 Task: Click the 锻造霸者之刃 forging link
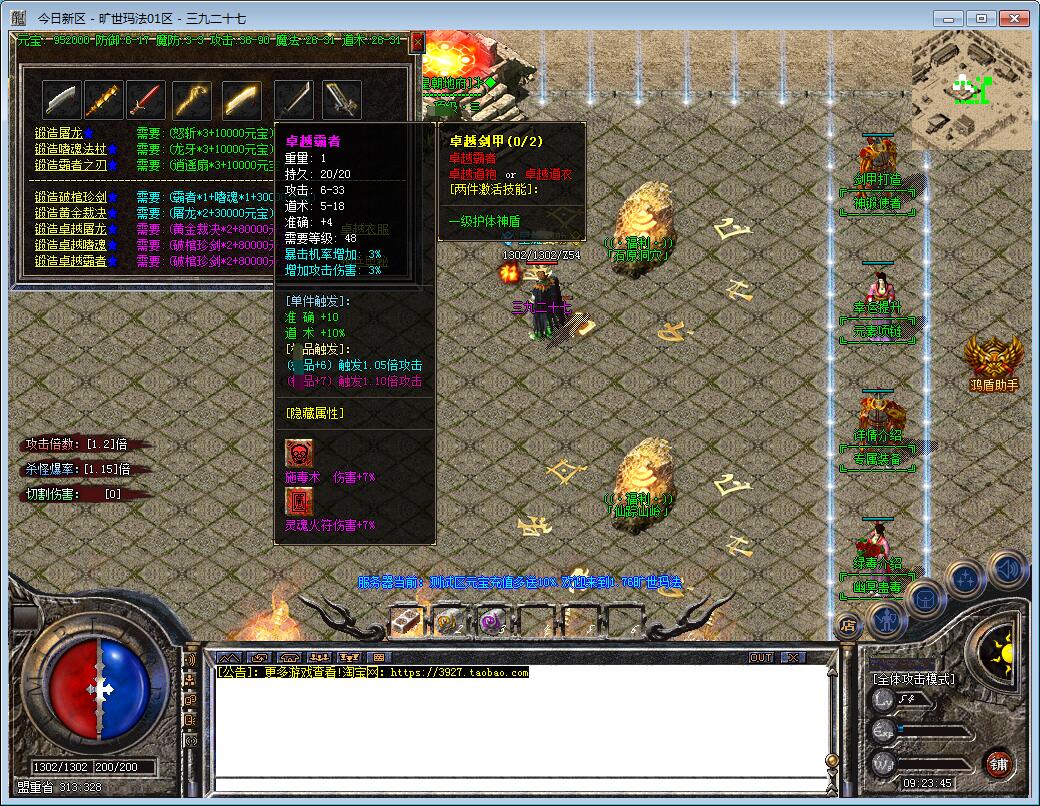[69, 165]
